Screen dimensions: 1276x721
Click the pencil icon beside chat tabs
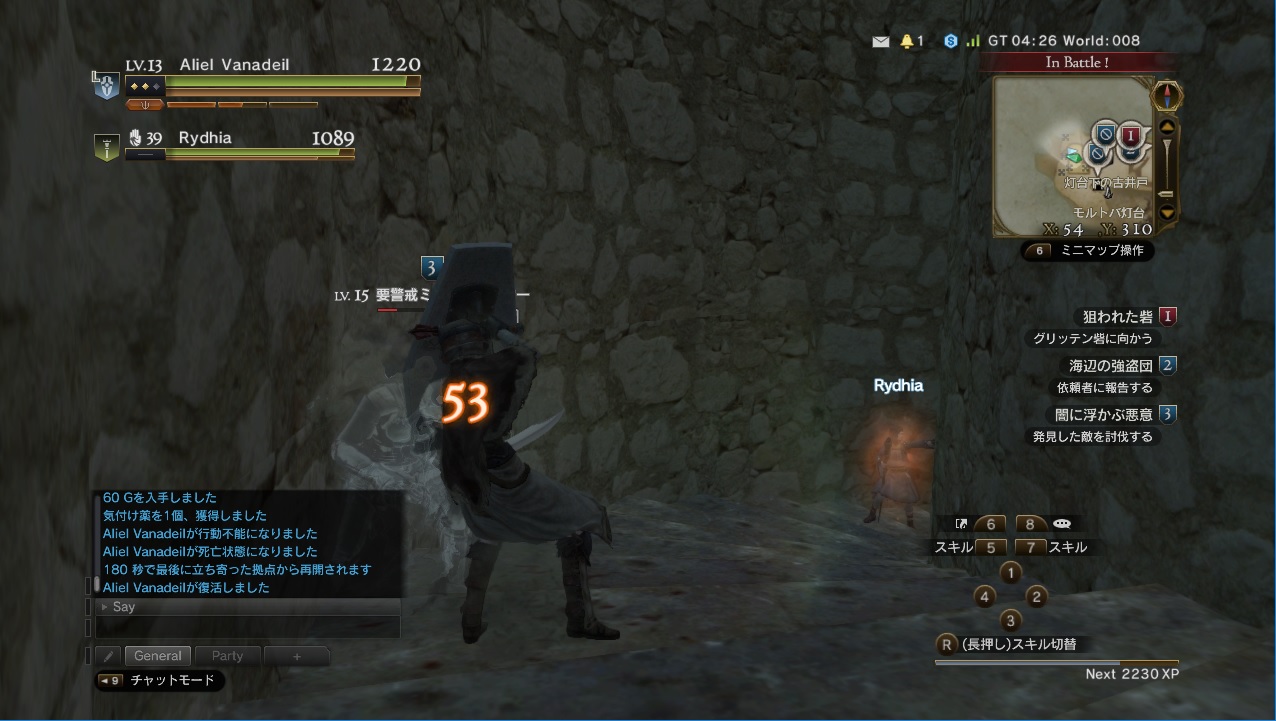point(109,656)
